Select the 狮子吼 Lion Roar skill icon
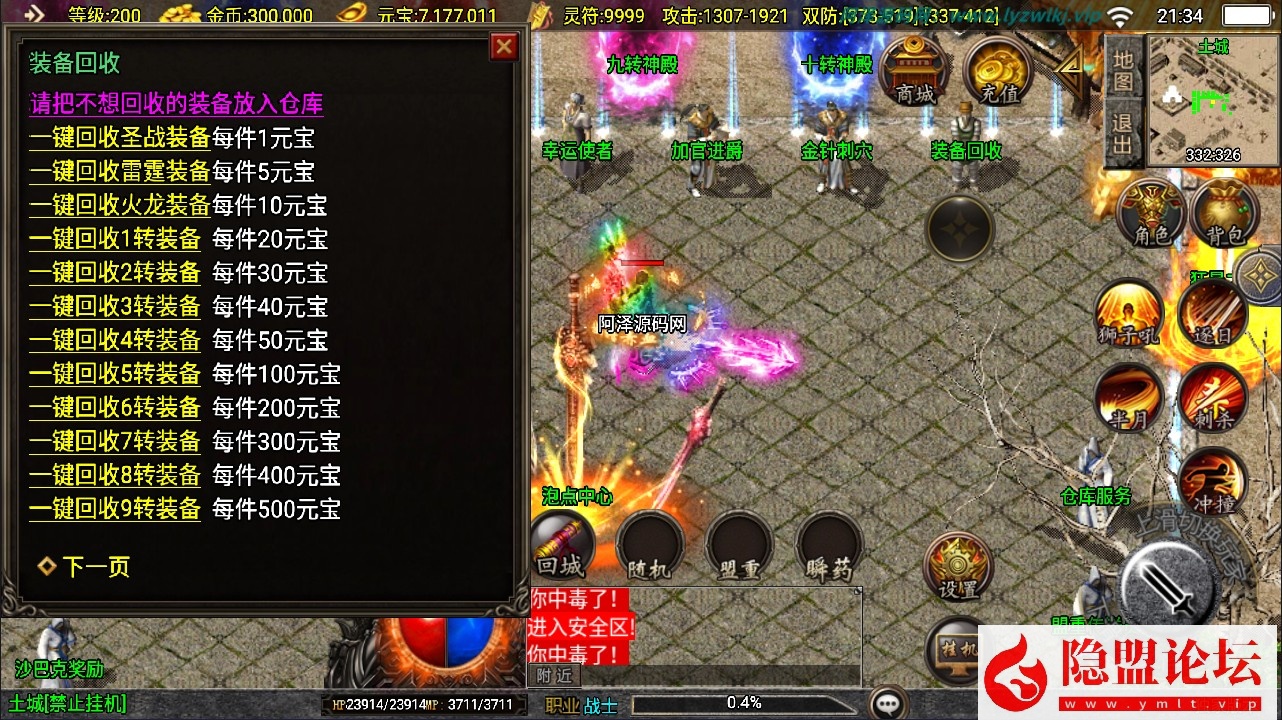 tap(1129, 313)
